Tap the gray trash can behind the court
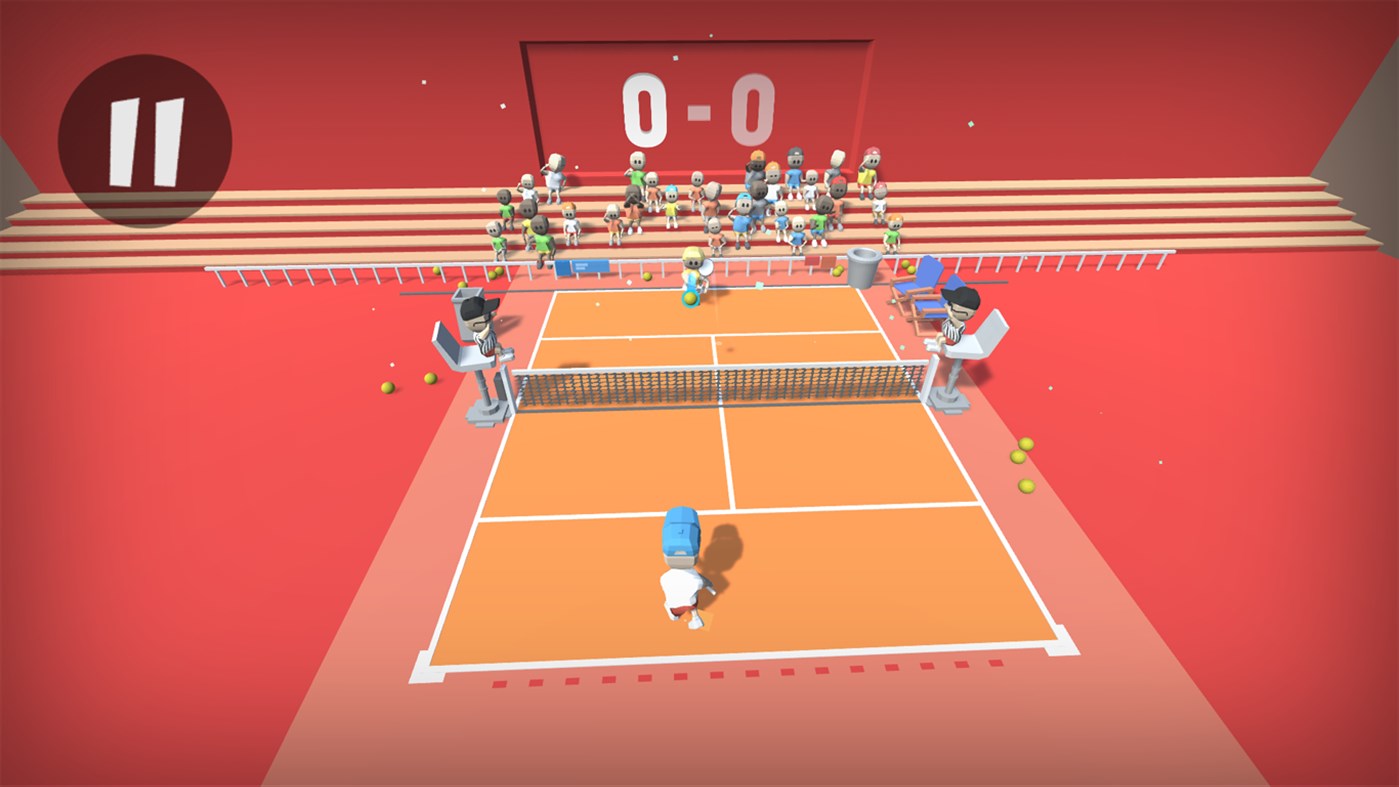This screenshot has width=1399, height=787. click(x=862, y=267)
